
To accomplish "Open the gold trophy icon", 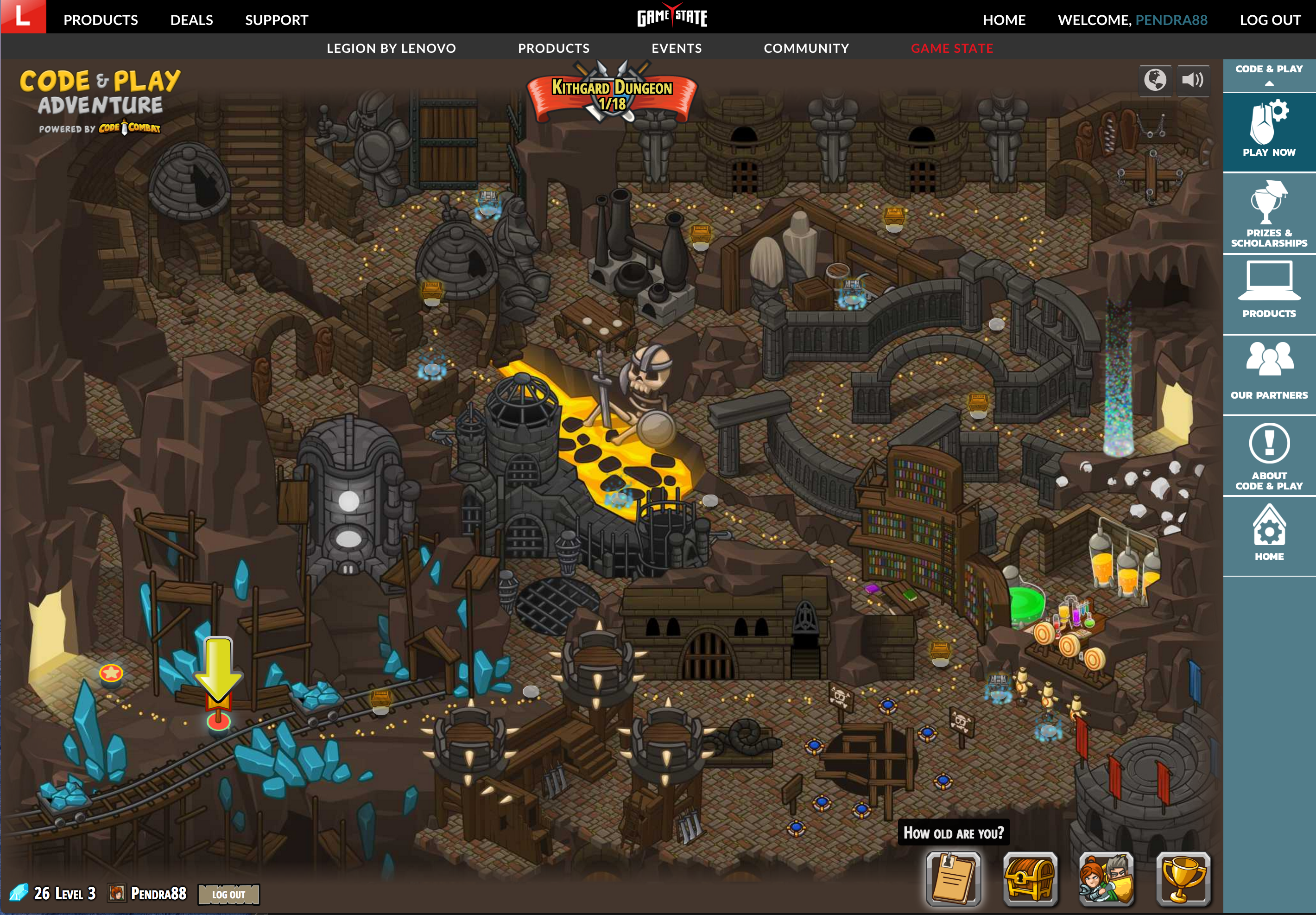I will (x=1183, y=877).
